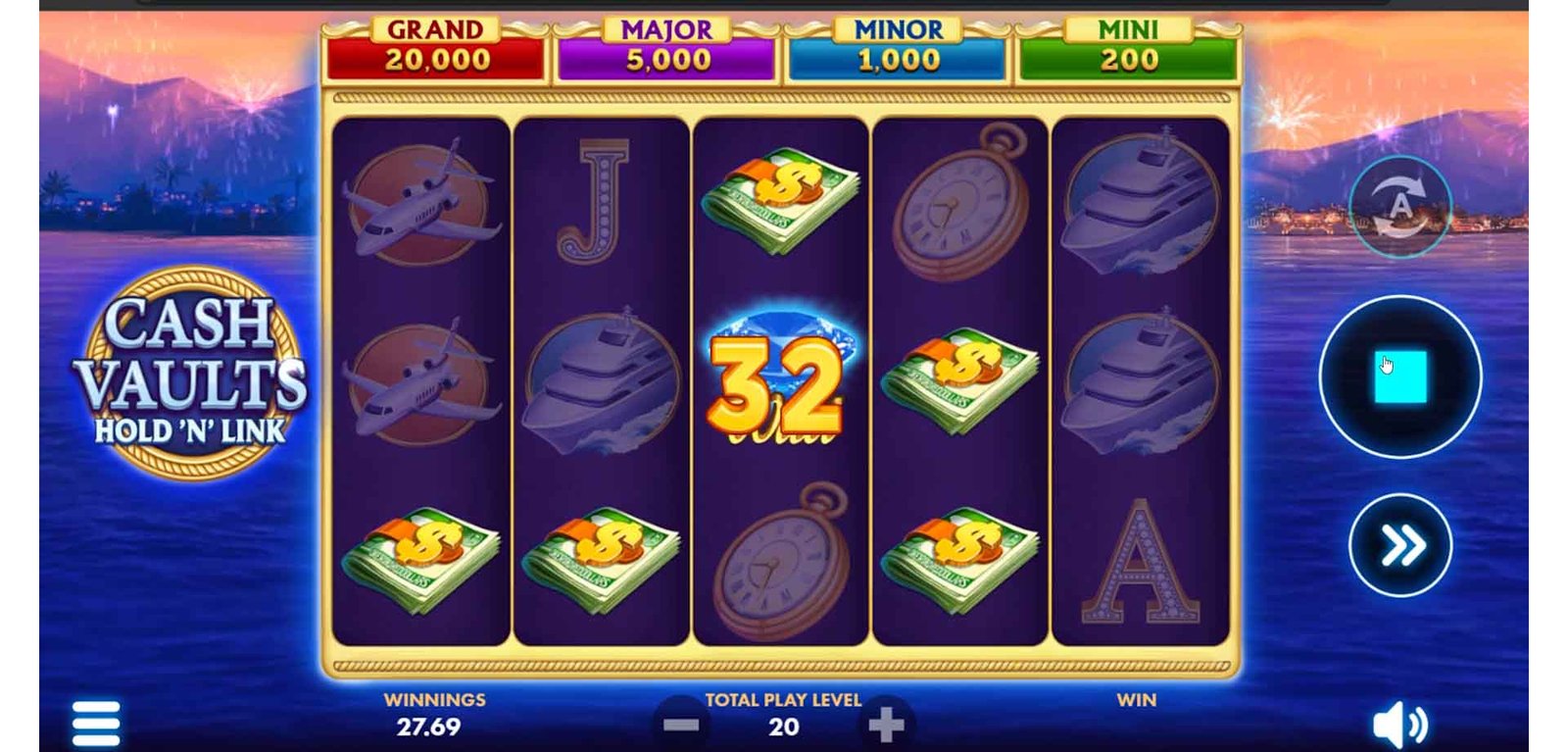
Task: Decrease total play level with minus
Action: click(x=681, y=726)
